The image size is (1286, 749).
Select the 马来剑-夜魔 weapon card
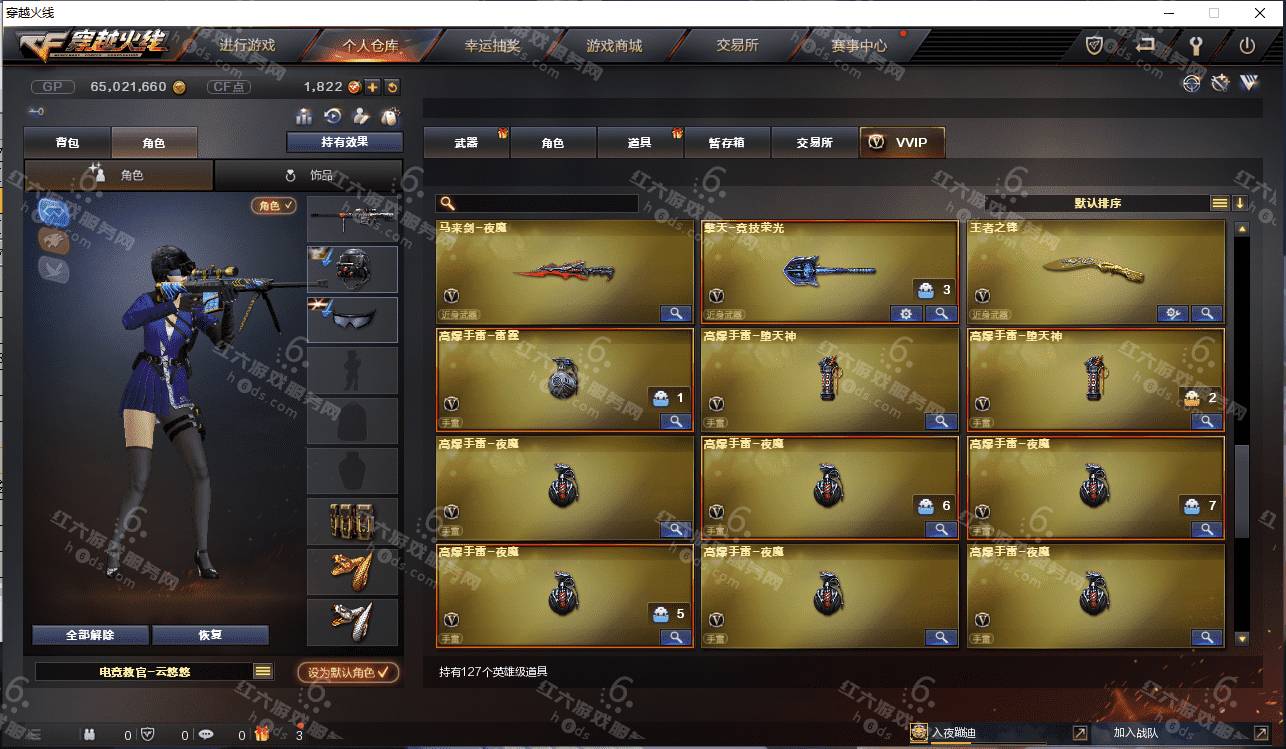coord(564,271)
